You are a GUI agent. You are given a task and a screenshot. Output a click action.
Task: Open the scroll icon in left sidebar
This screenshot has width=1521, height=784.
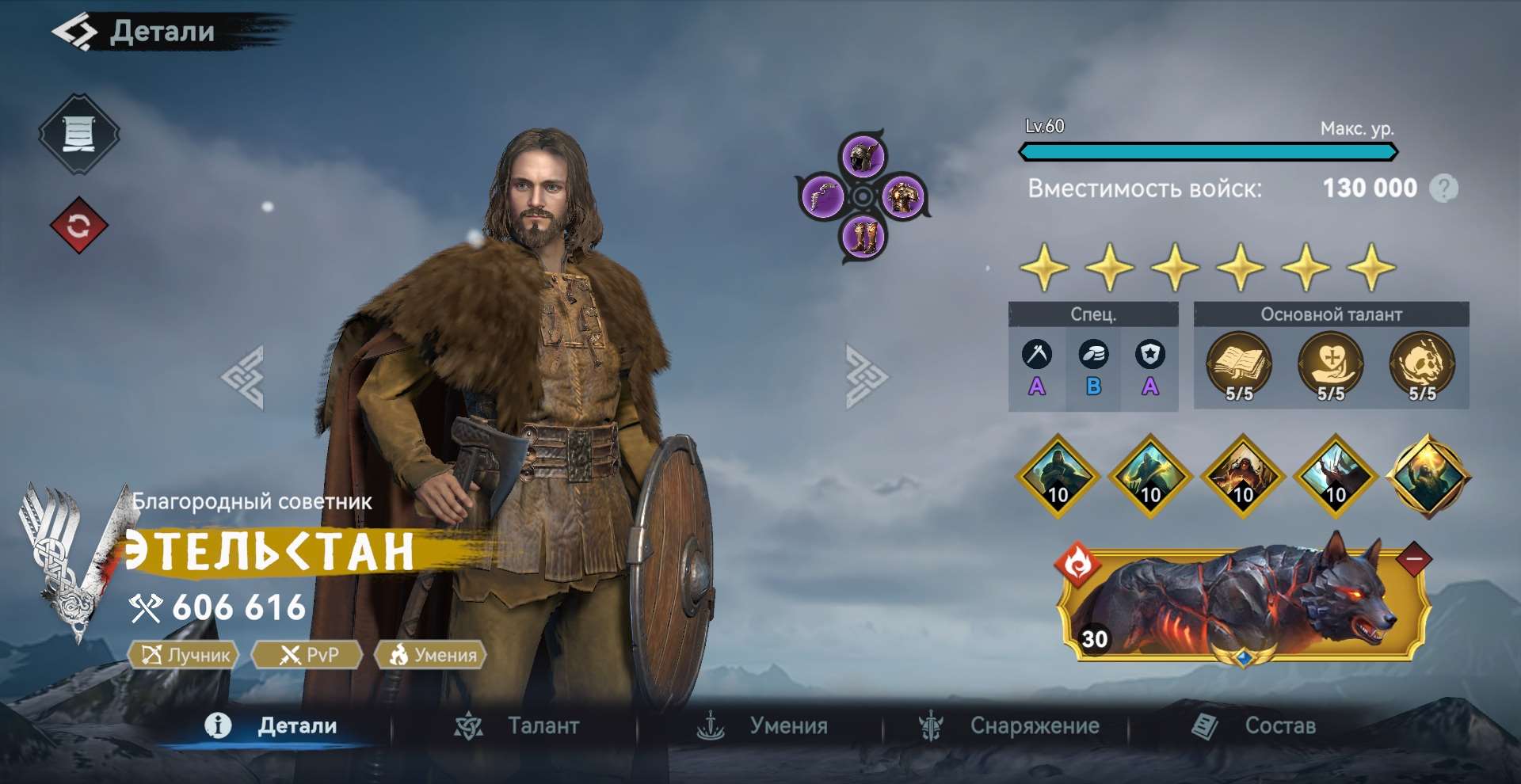tap(78, 132)
